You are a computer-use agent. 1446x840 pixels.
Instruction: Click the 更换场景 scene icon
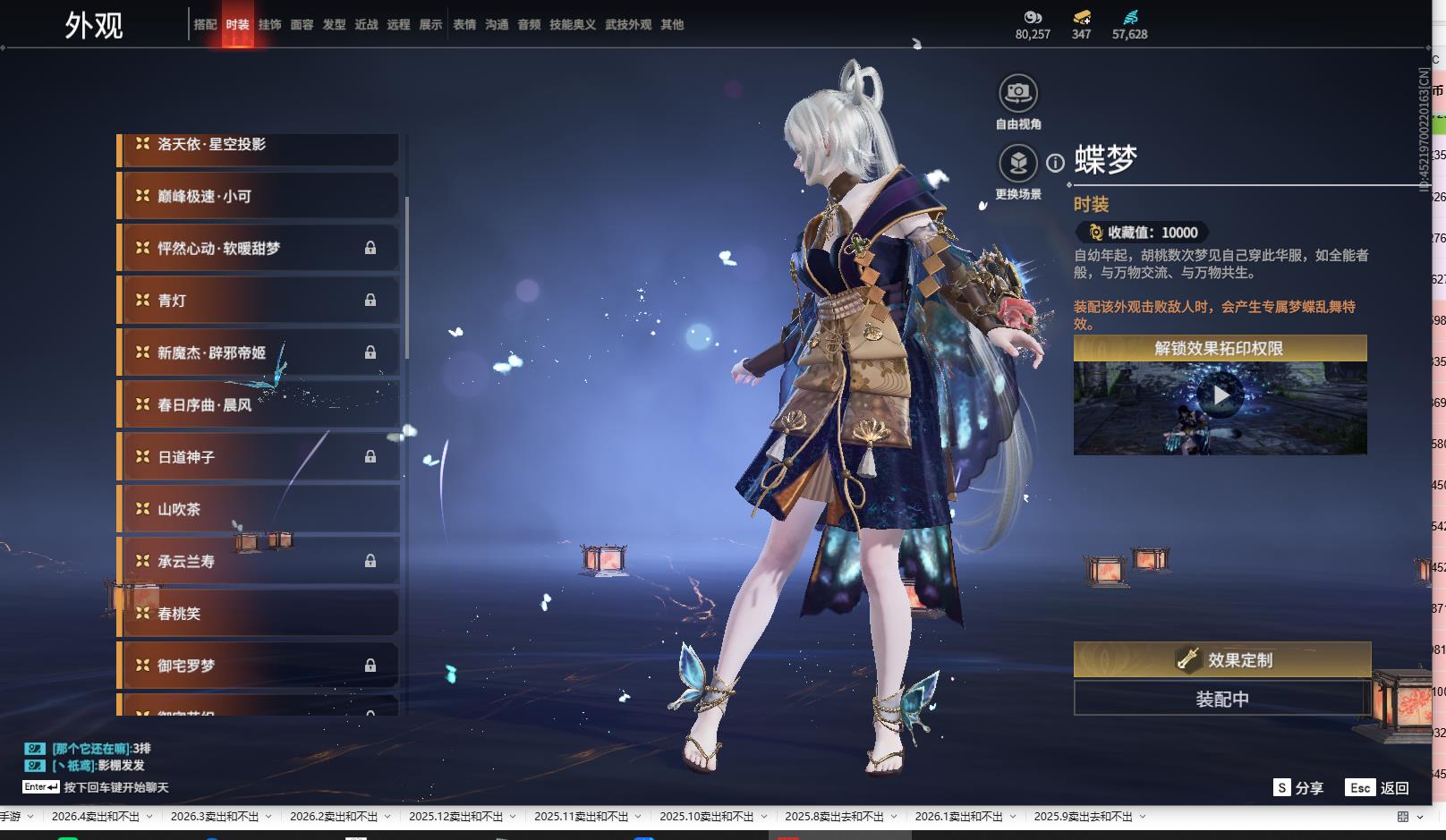click(1018, 164)
